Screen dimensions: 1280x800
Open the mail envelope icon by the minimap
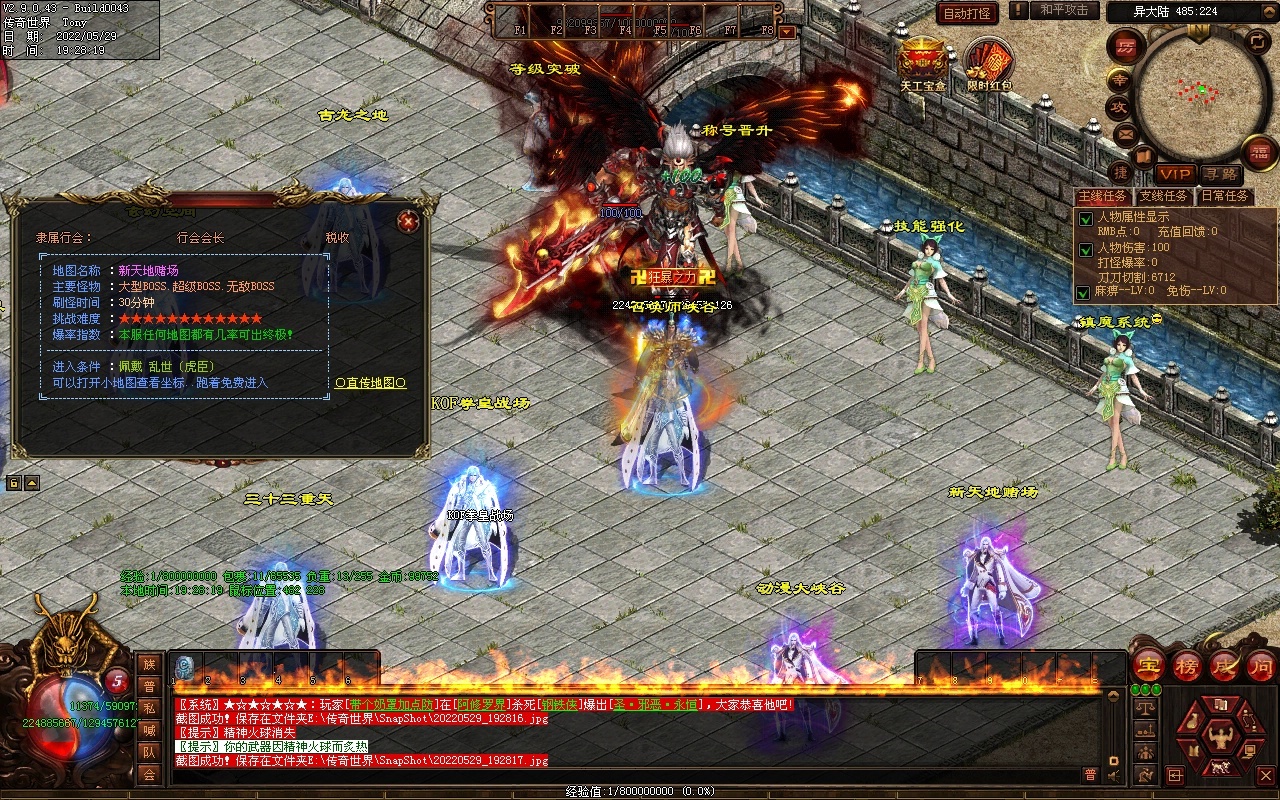[x=1126, y=133]
